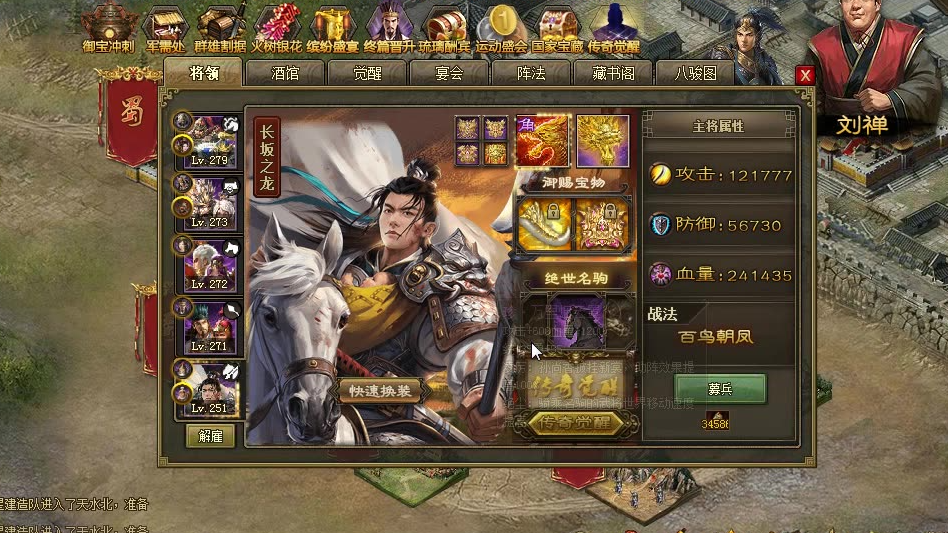
Task: Click the golden dragon head equipment slot
Action: point(603,141)
